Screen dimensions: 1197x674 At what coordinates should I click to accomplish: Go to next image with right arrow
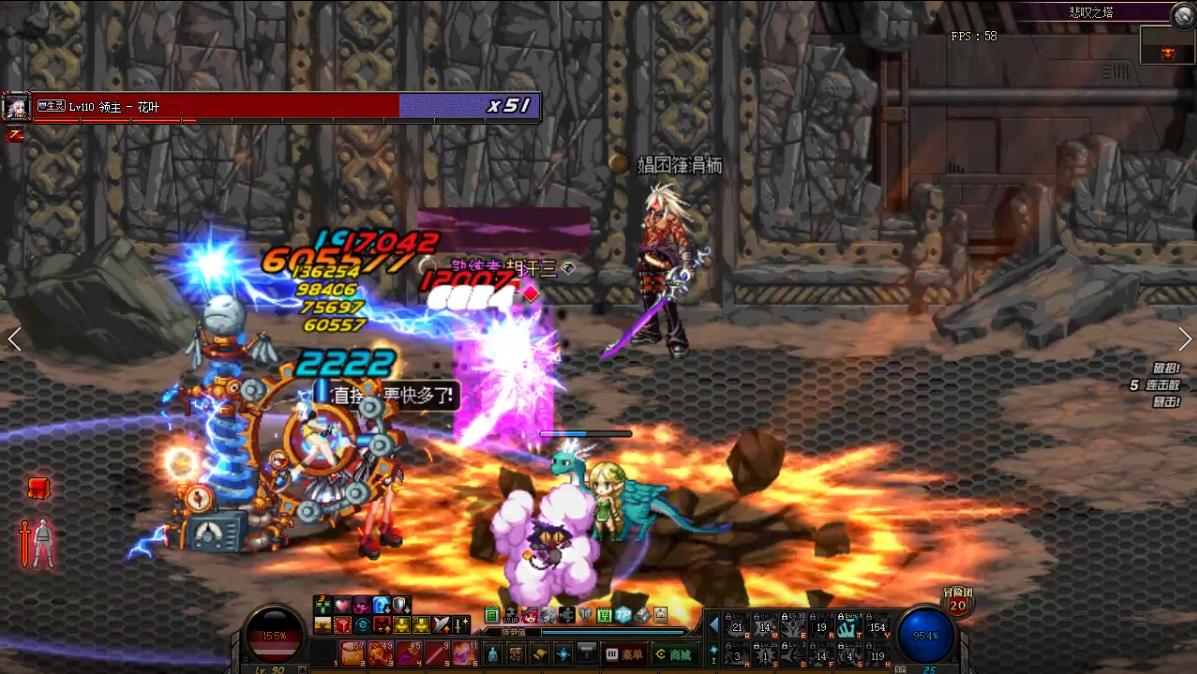[1184, 339]
